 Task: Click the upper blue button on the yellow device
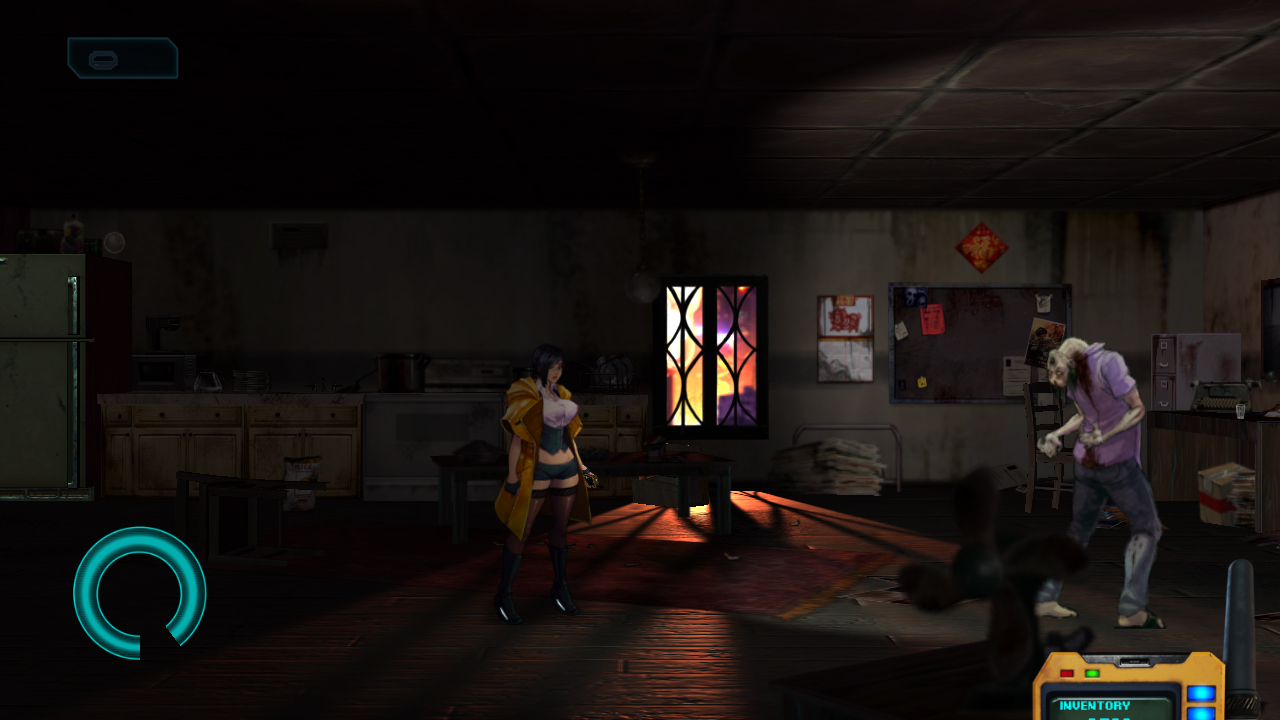coord(1200,694)
